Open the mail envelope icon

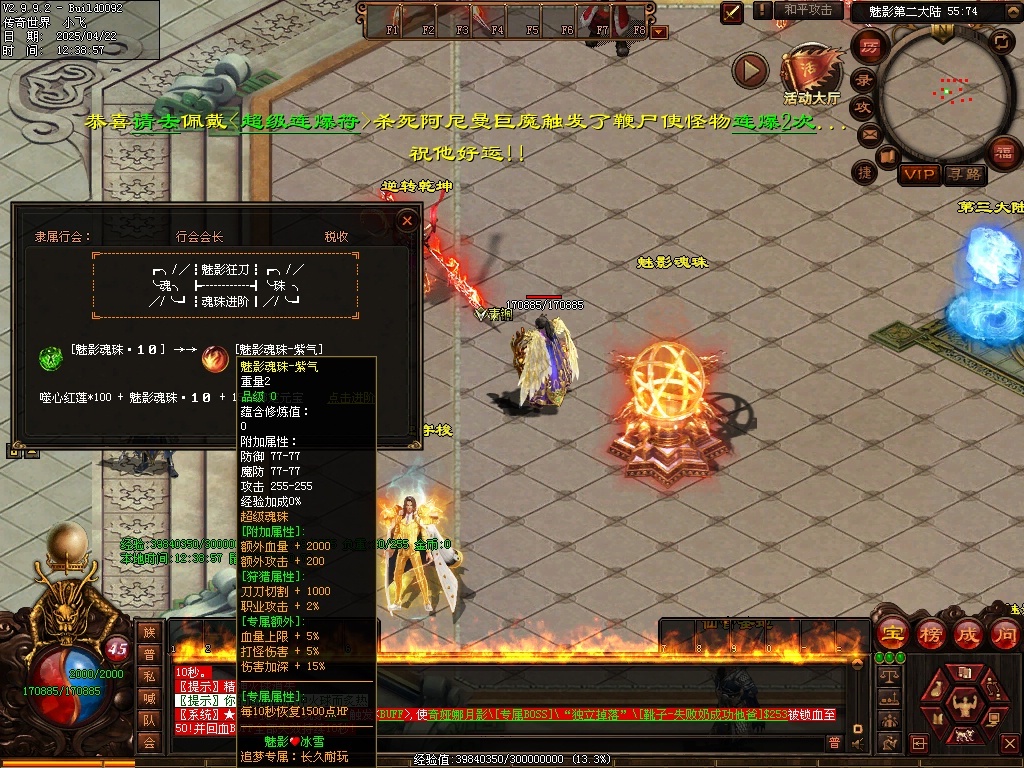[868, 134]
